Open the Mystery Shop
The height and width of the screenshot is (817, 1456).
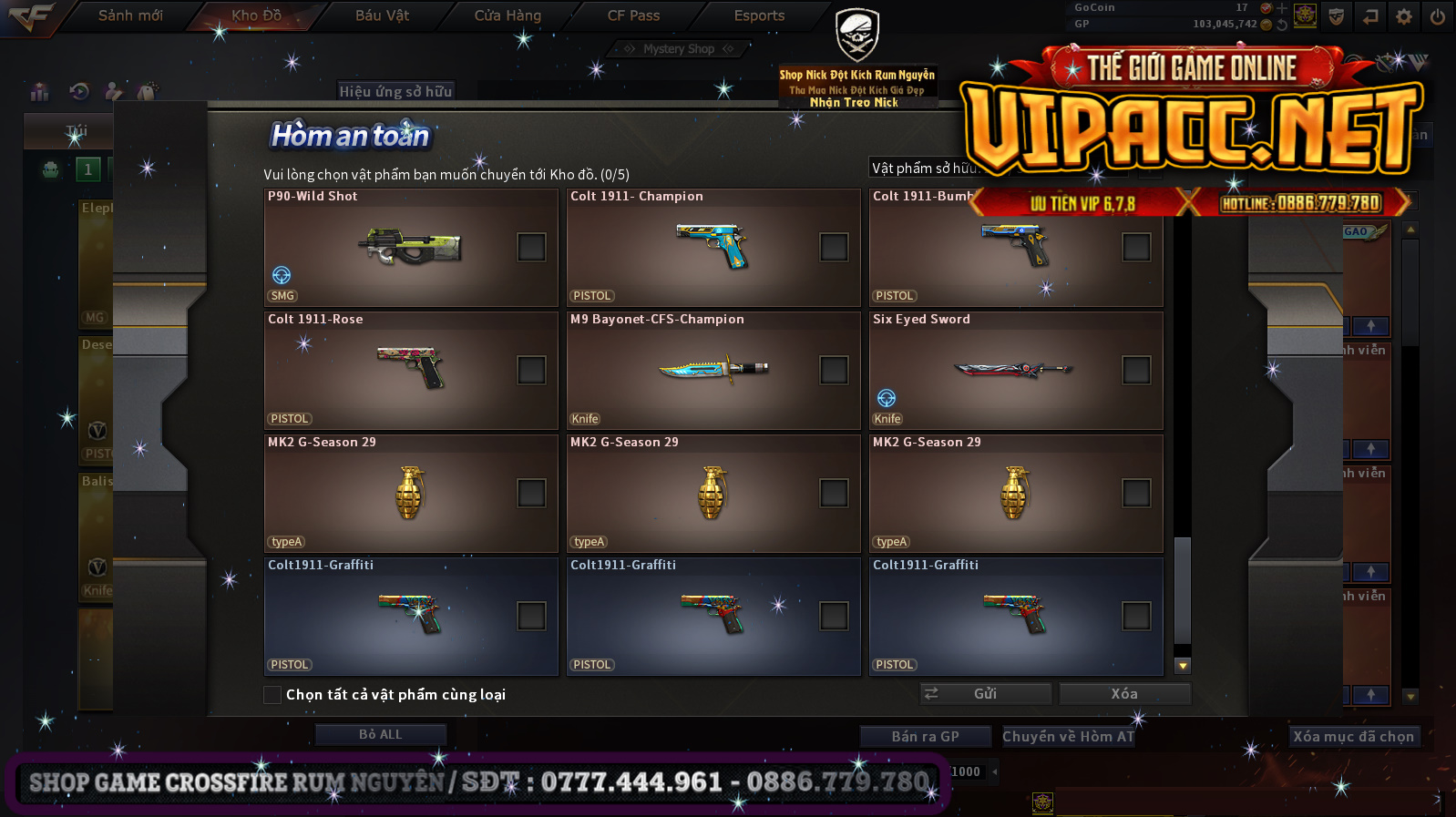(x=678, y=49)
